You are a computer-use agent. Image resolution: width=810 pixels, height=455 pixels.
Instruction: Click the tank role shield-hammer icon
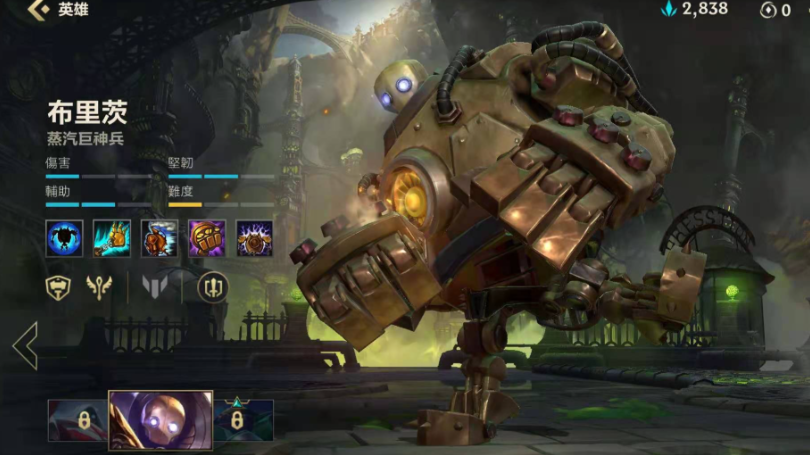(60, 288)
